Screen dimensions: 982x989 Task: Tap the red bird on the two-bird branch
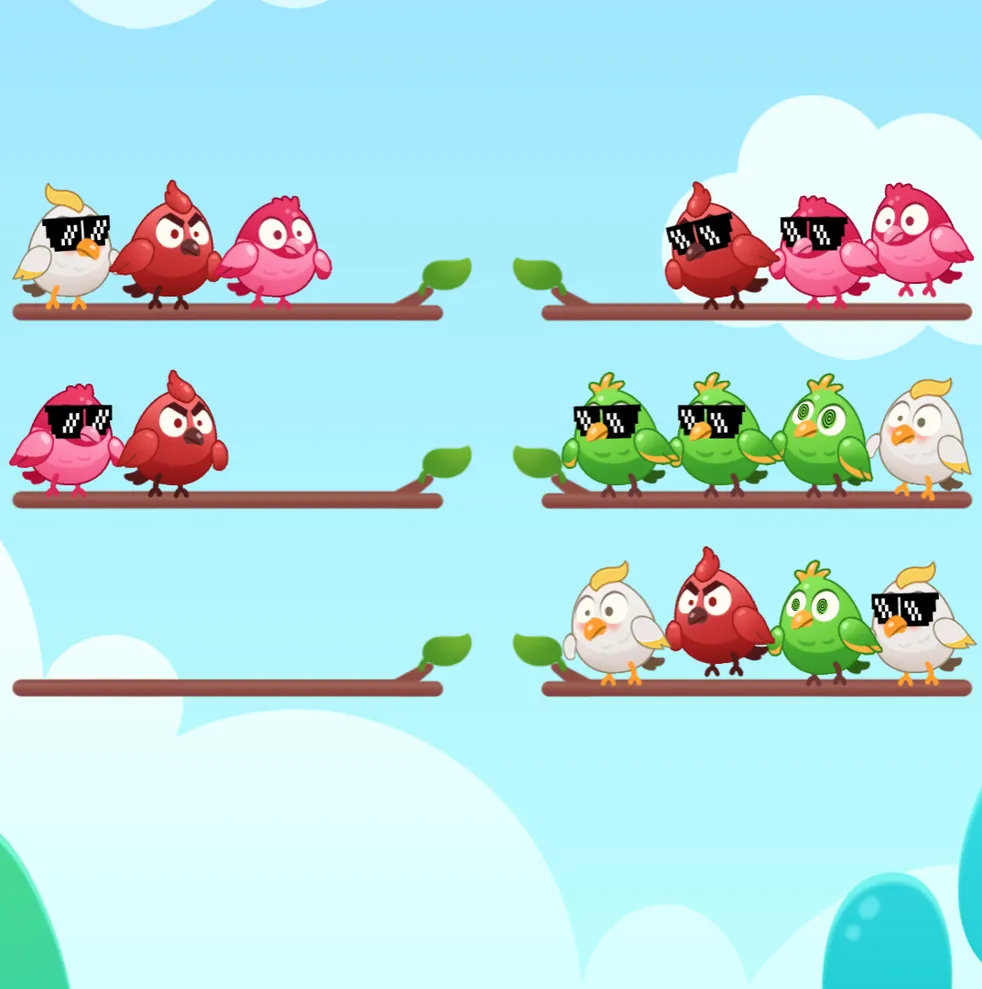[x=176, y=437]
